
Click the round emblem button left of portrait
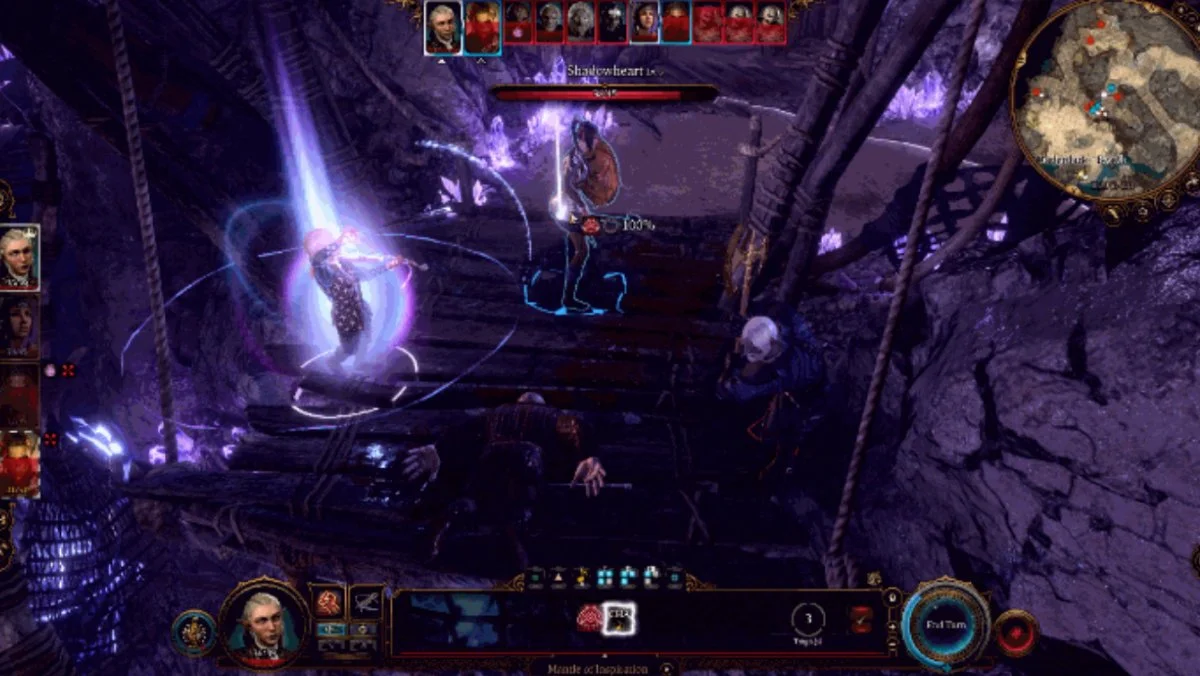click(x=192, y=632)
